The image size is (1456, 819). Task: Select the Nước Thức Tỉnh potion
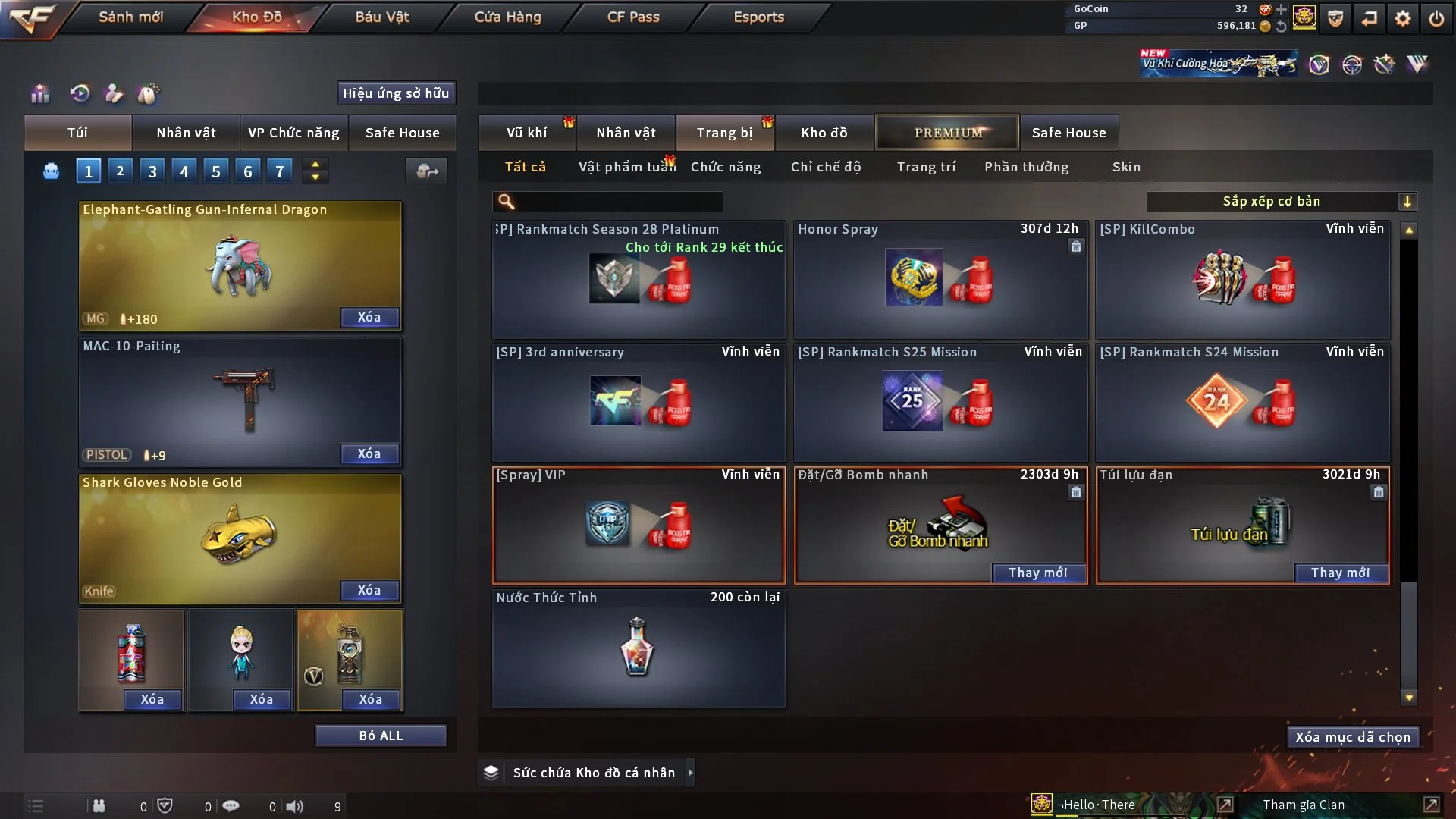pos(639,648)
